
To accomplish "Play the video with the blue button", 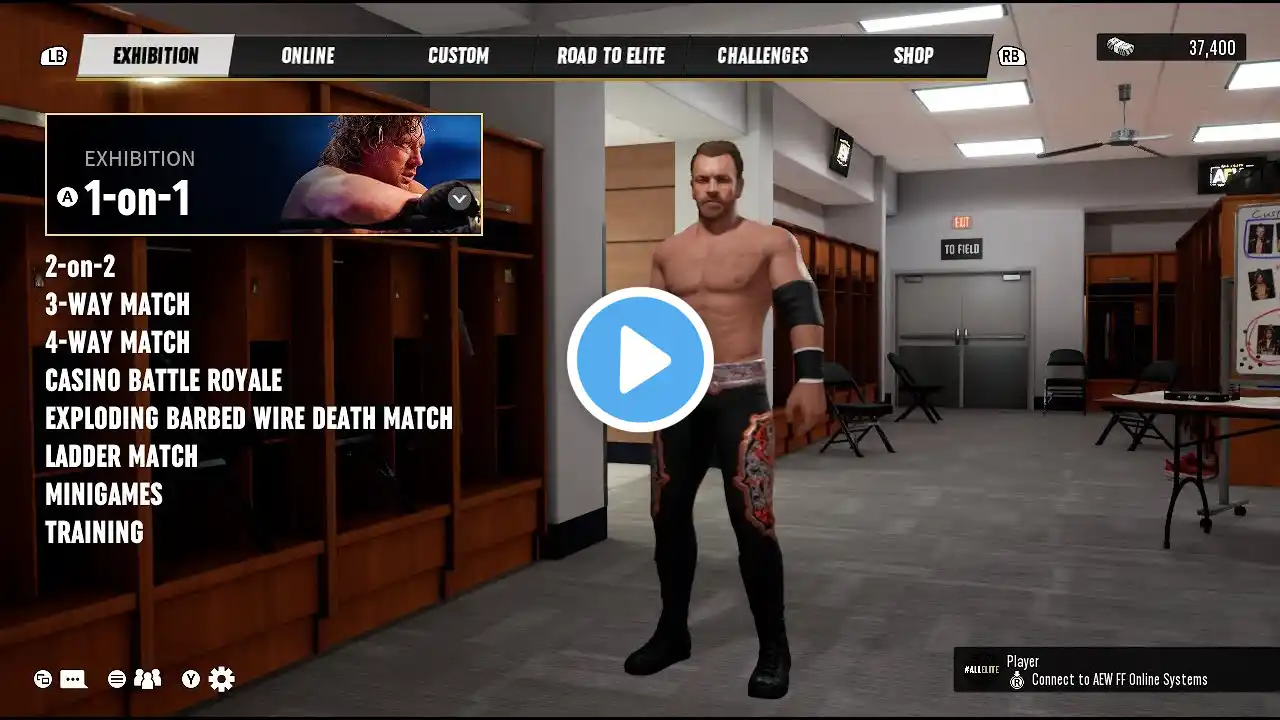I will (x=640, y=360).
